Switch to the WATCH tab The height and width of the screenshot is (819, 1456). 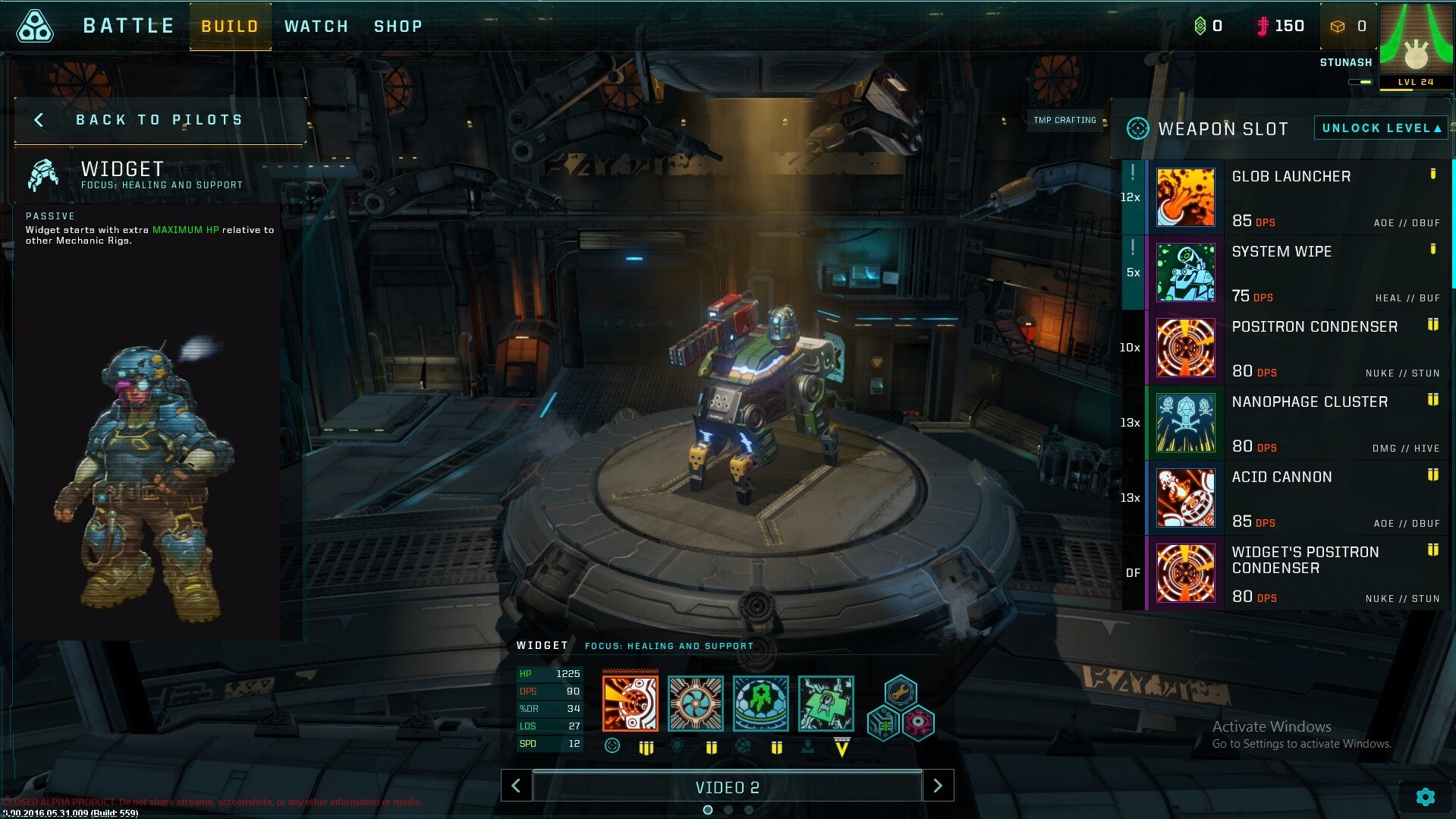(316, 26)
